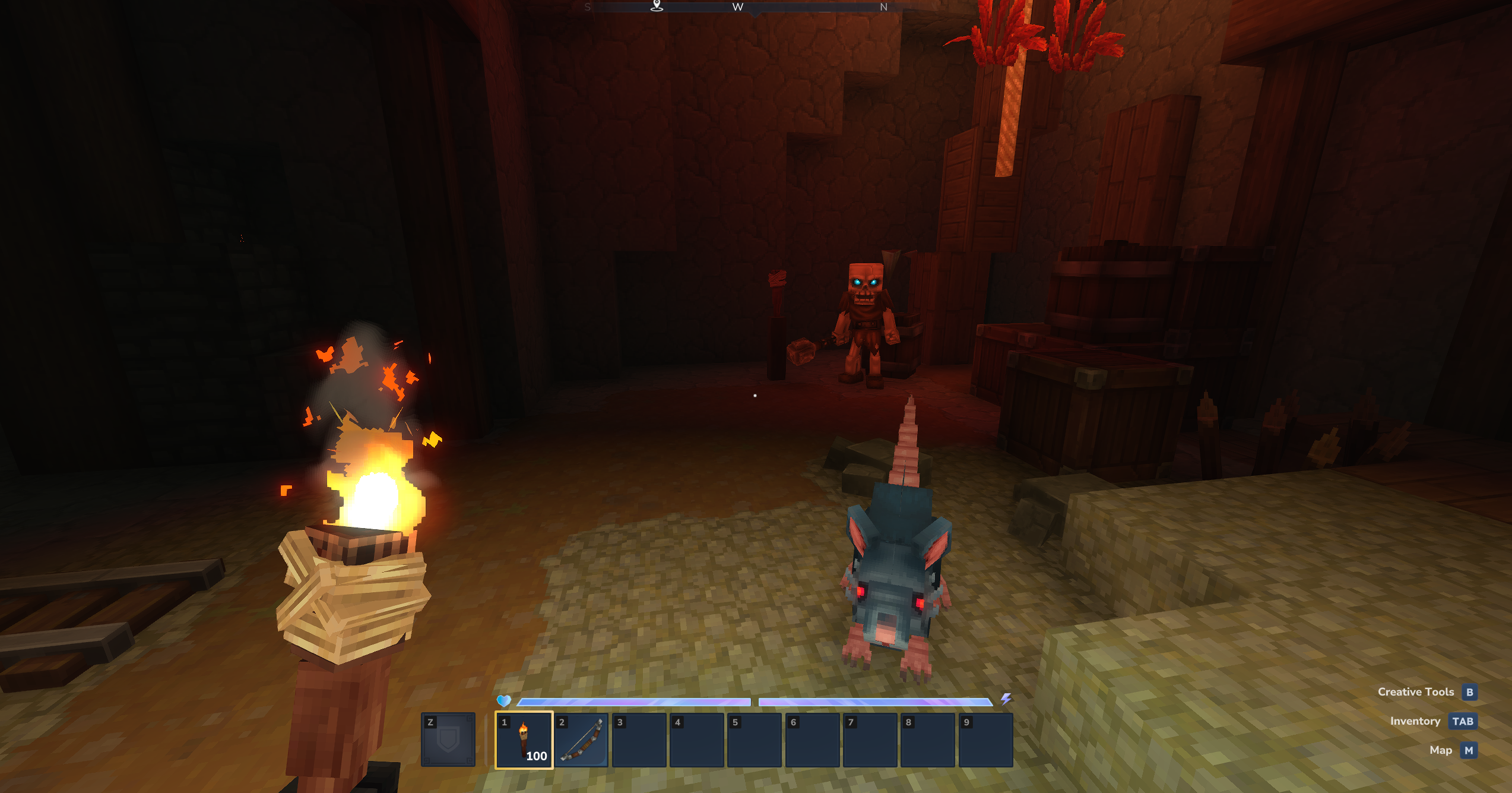The width and height of the screenshot is (1512, 793).
Task: Open Creative Tools
Action: click(1469, 692)
